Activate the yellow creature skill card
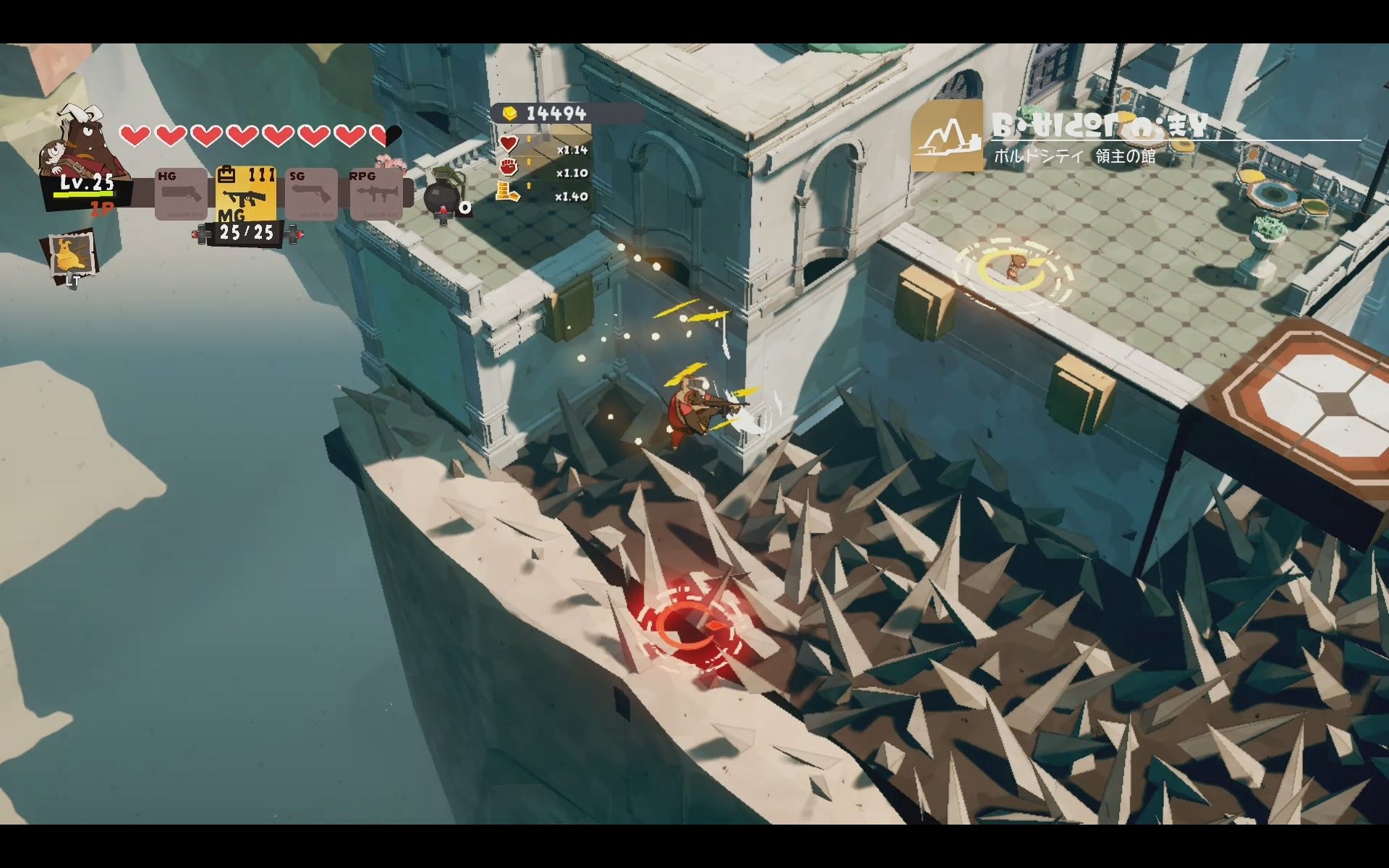Viewport: 1389px width, 868px height. [x=72, y=254]
